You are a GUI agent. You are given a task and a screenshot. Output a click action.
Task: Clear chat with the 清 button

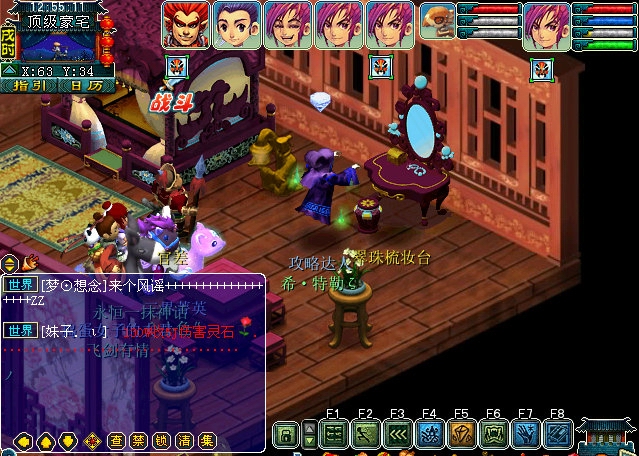tap(184, 440)
